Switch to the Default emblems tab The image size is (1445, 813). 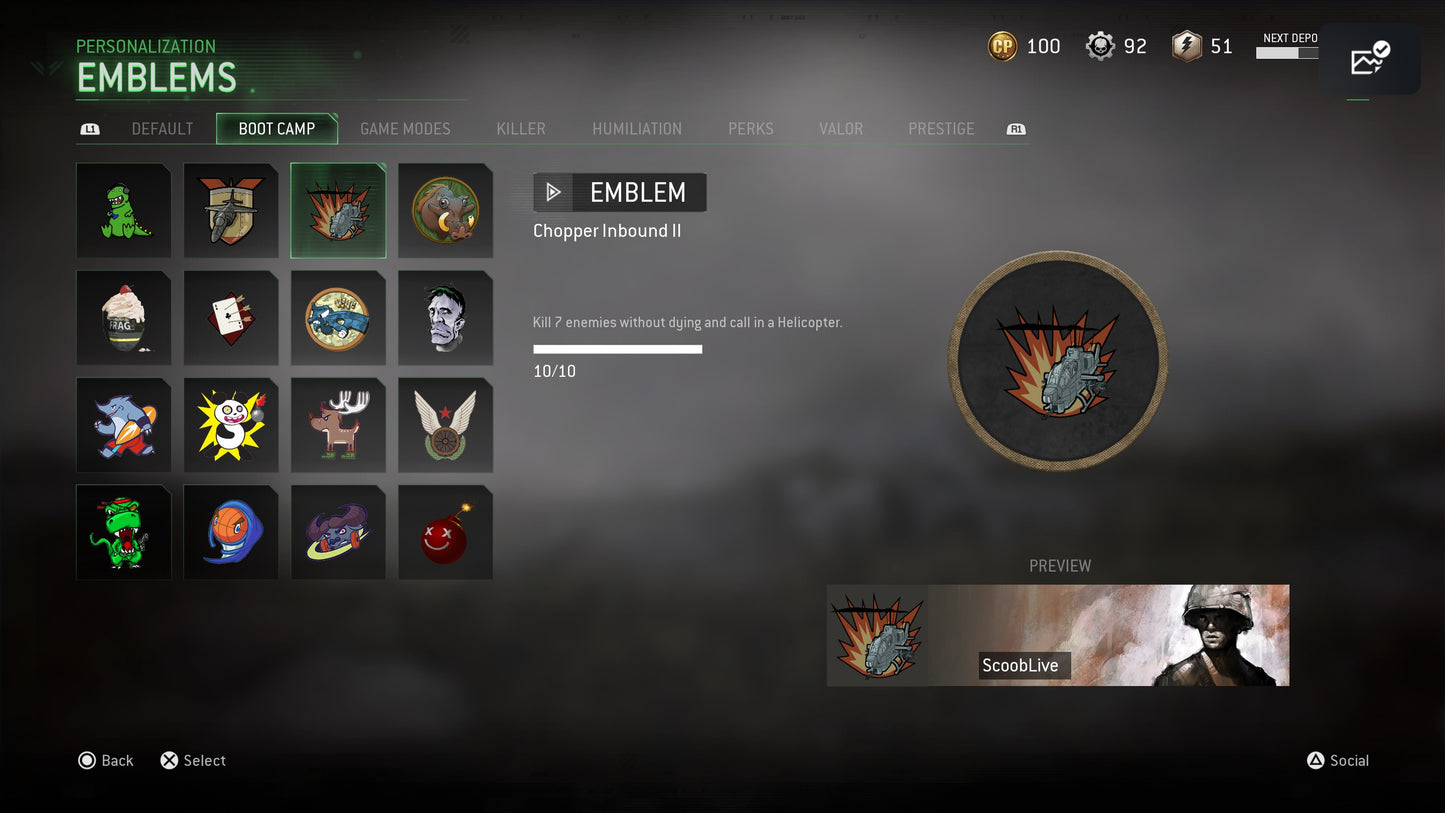(162, 129)
